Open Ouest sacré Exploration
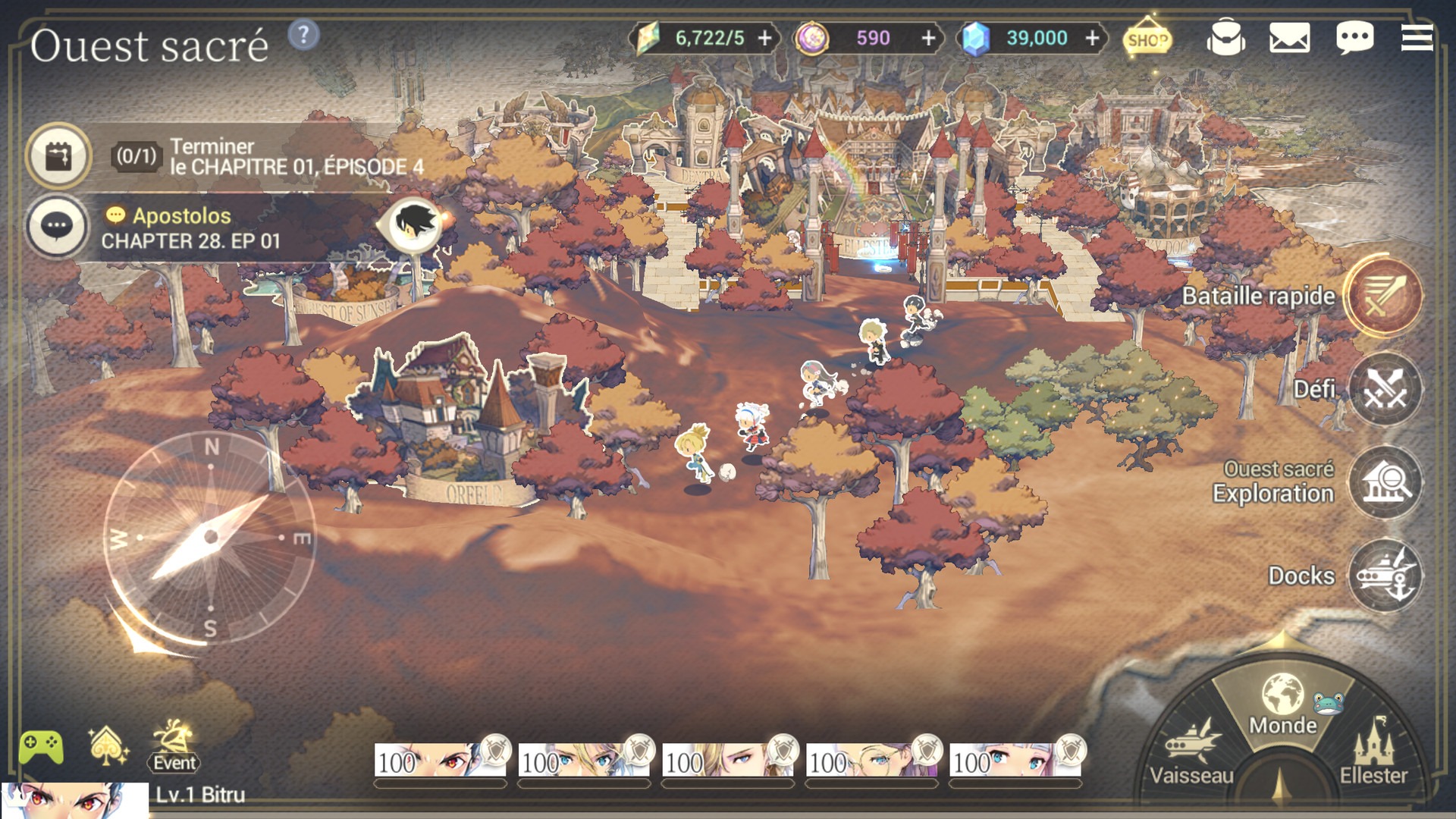The height and width of the screenshot is (819, 1456). tap(1385, 482)
